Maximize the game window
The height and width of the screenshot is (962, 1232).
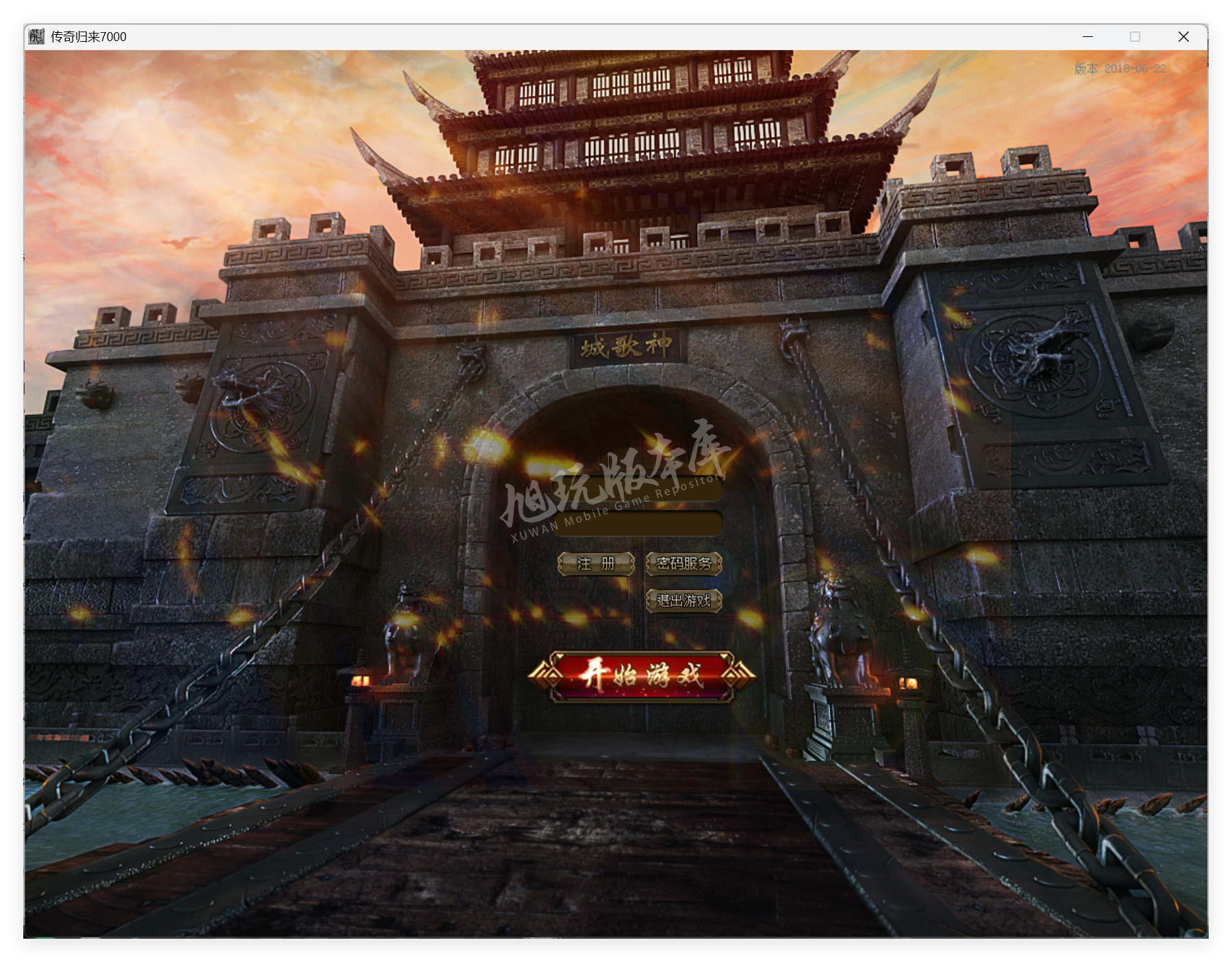pyautogui.click(x=1135, y=36)
